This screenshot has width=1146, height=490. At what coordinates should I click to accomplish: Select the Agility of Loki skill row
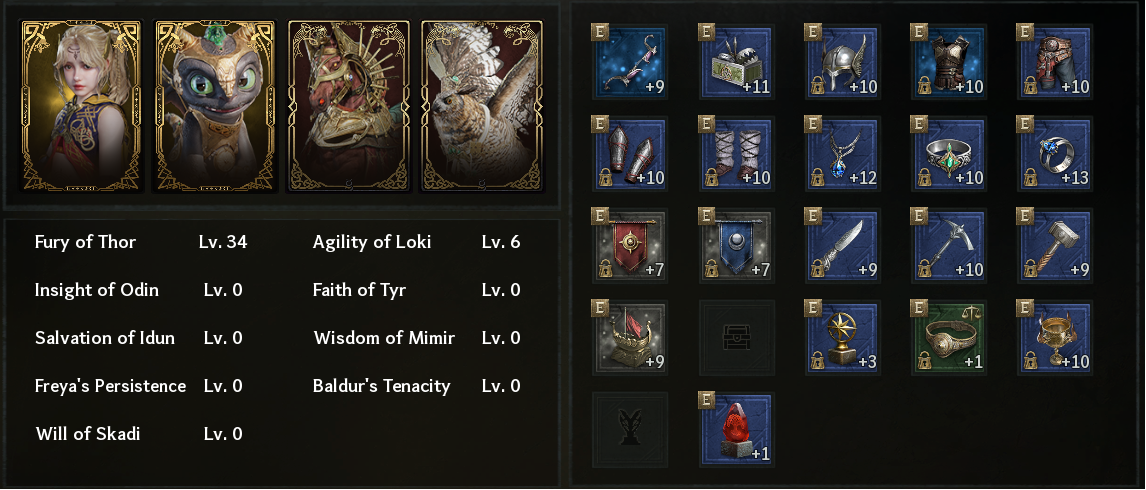pos(416,242)
